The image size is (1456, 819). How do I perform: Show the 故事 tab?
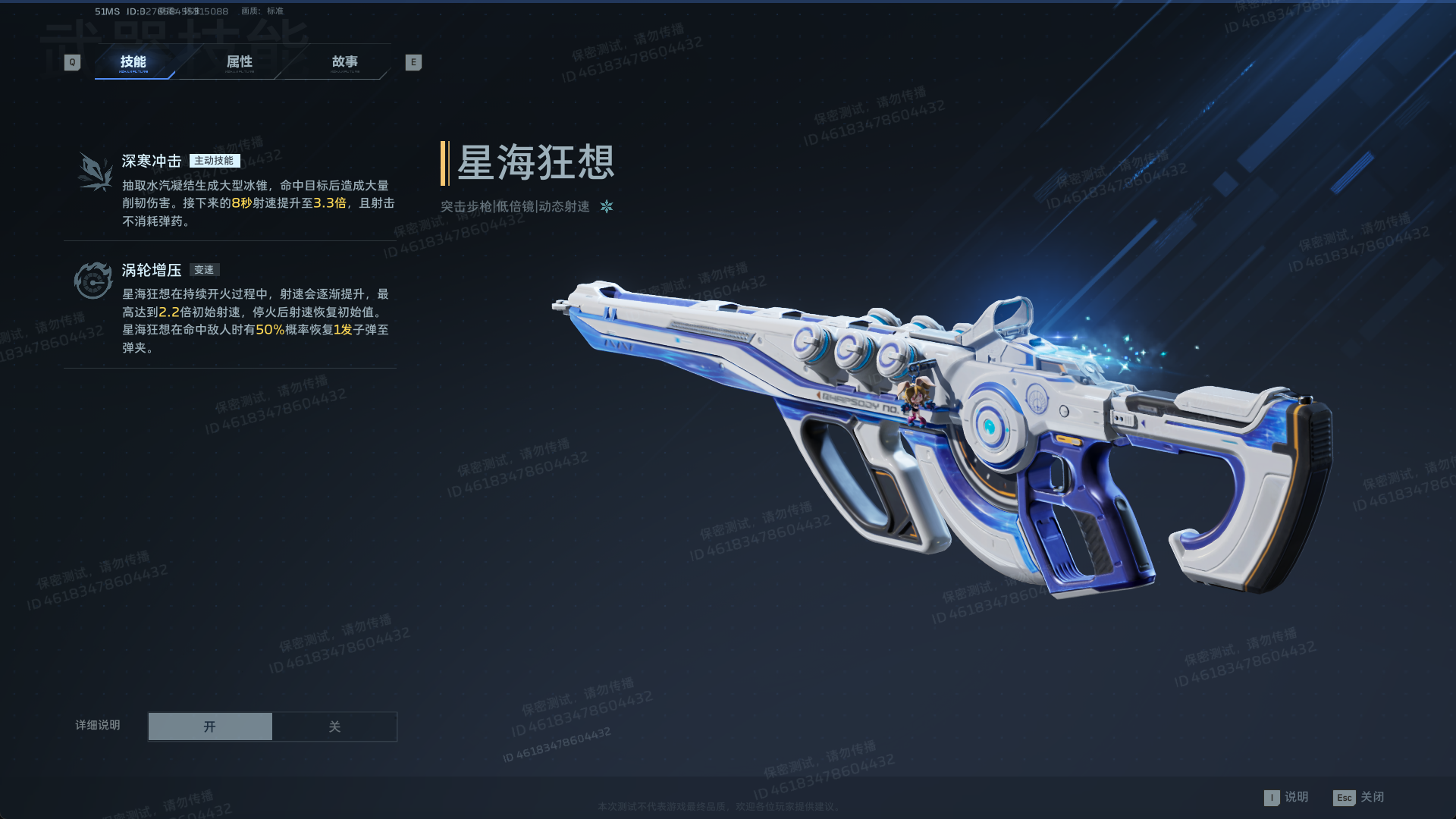(x=345, y=62)
